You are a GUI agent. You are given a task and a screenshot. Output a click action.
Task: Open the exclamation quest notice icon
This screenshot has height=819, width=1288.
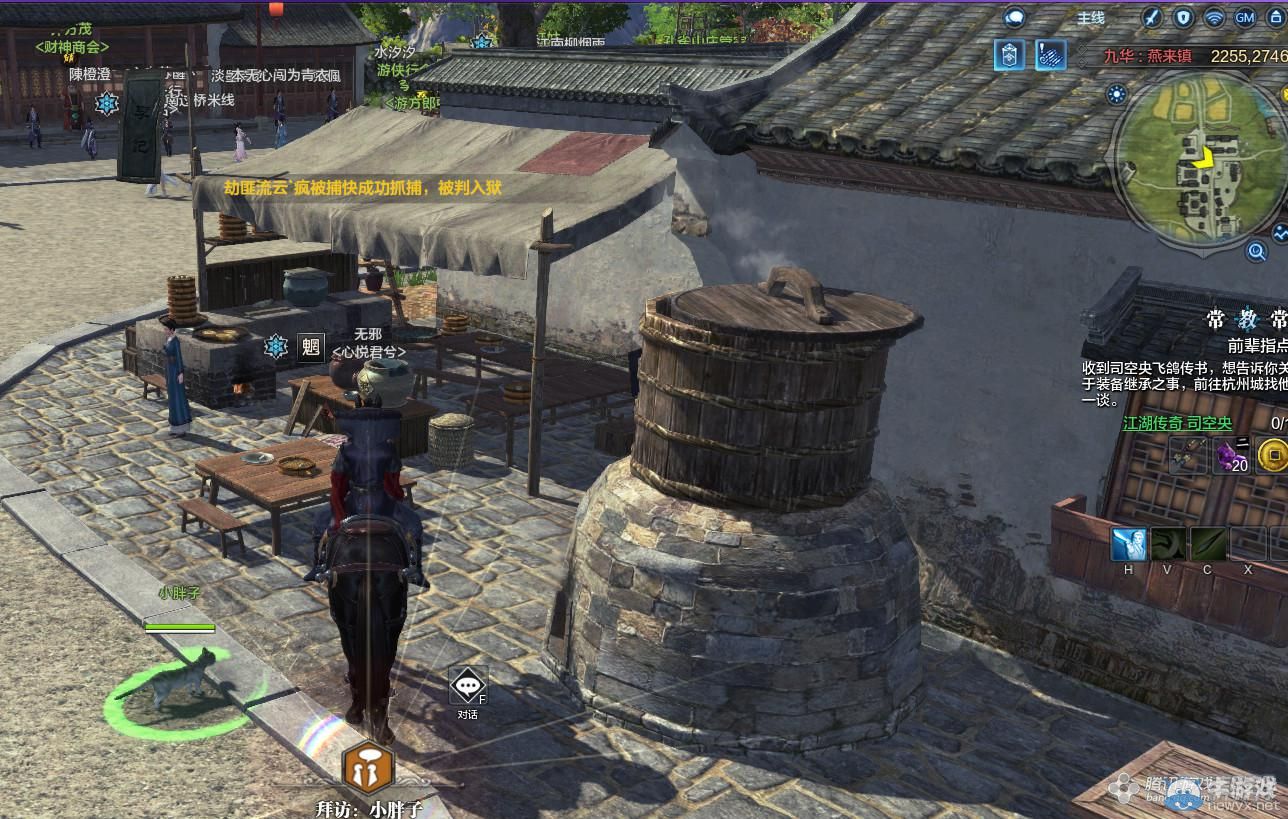(x=1051, y=54)
